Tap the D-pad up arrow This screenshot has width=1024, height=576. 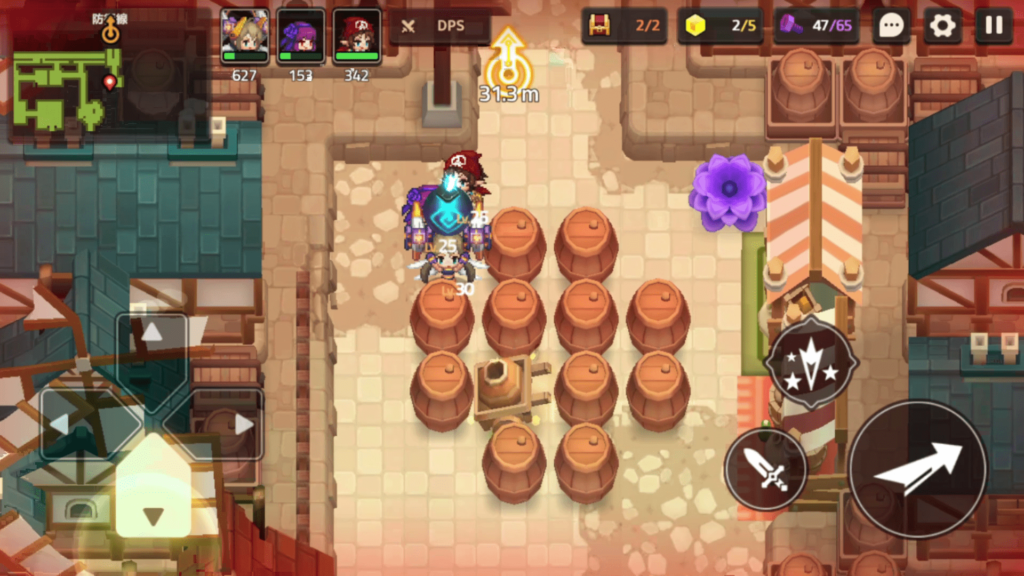tap(152, 335)
